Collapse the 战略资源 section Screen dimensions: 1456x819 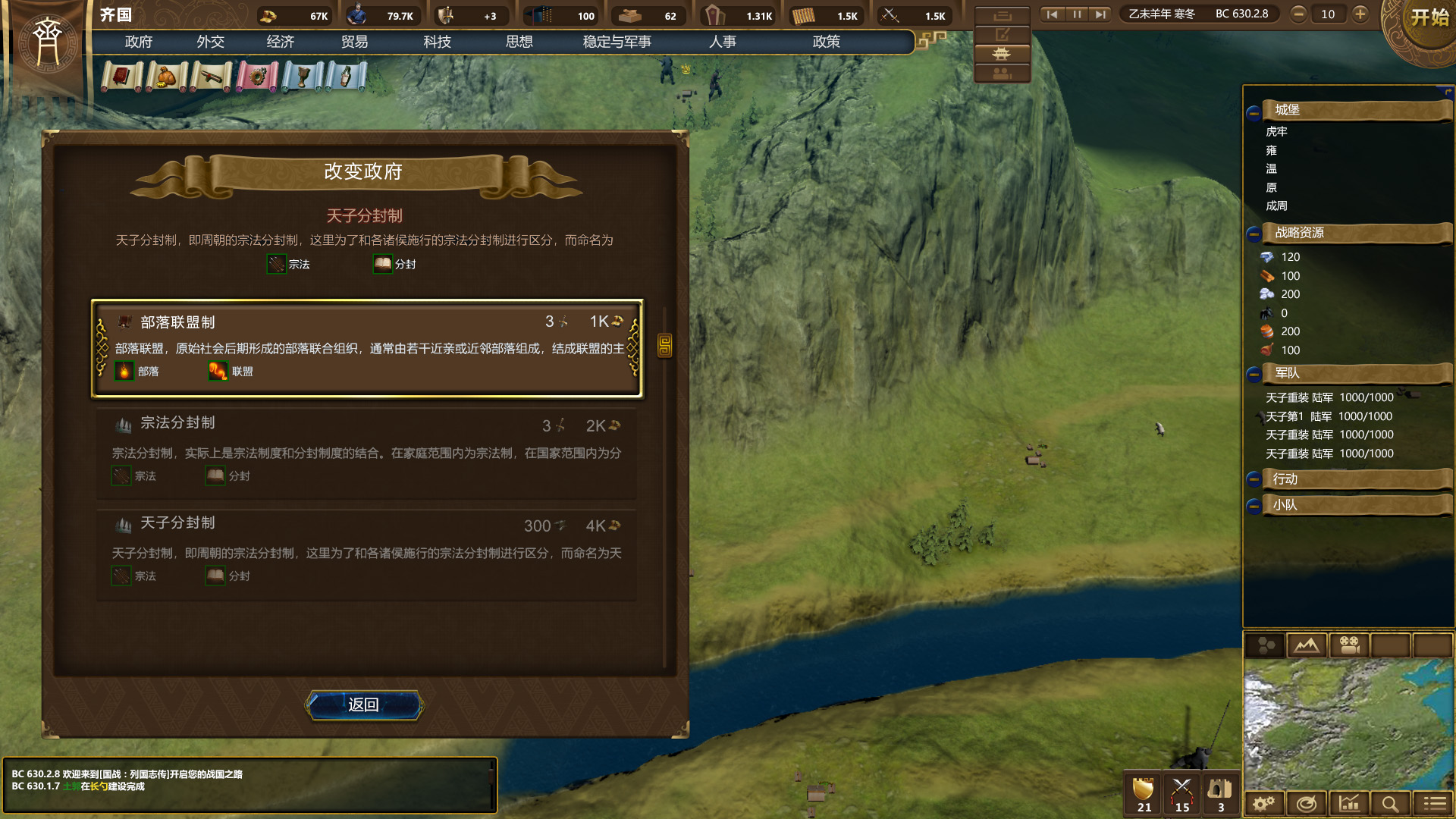[1255, 234]
